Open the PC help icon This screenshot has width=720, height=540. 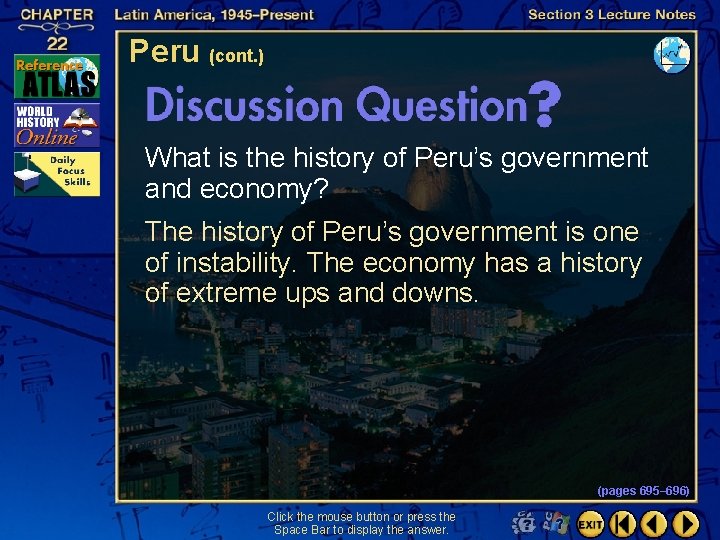[x=555, y=522]
